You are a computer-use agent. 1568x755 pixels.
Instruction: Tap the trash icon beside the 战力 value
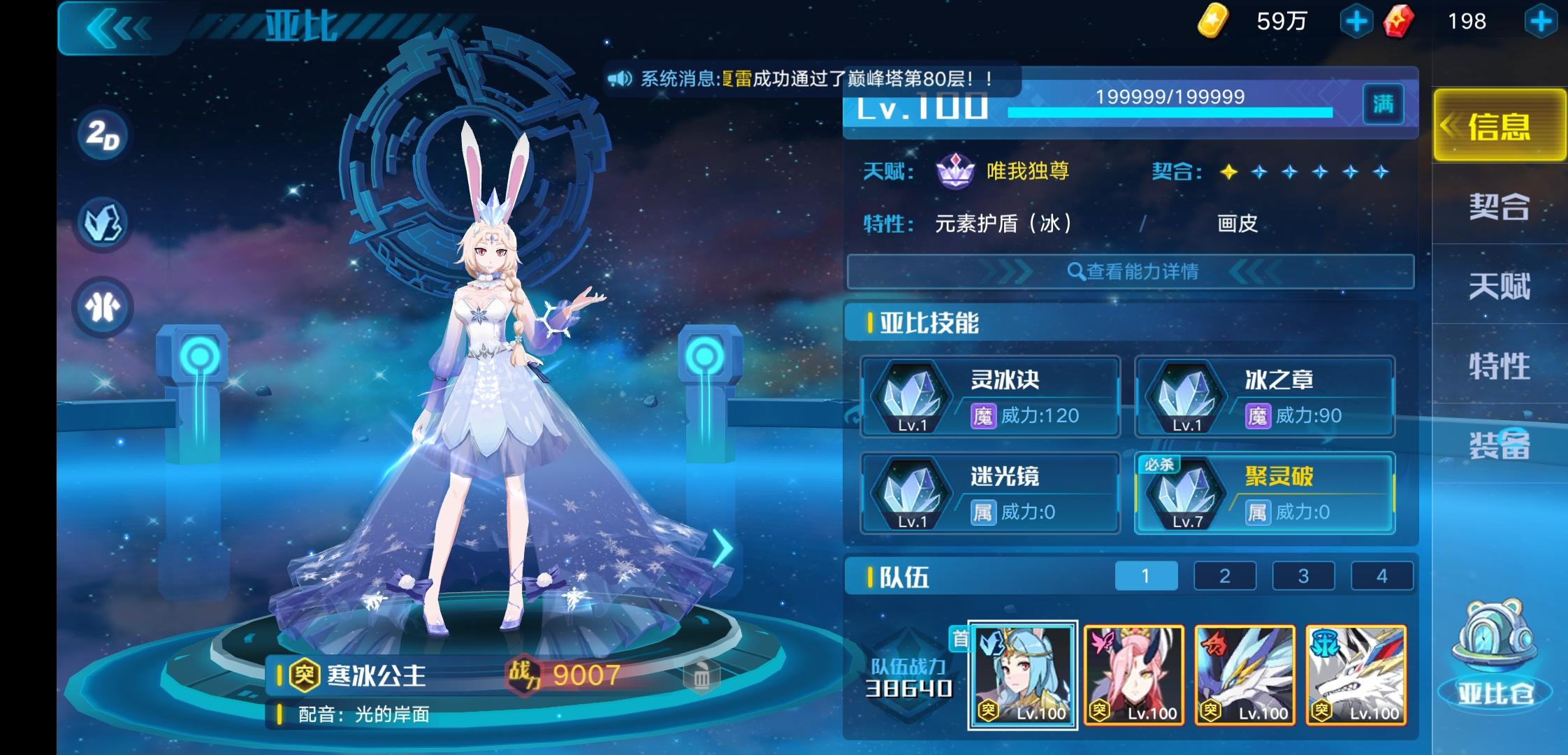pyautogui.click(x=704, y=675)
